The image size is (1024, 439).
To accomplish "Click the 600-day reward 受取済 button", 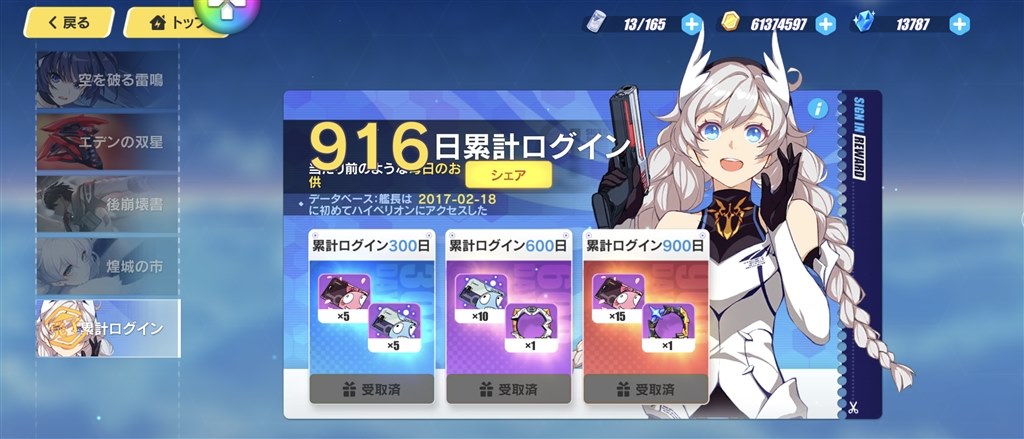I will [x=509, y=389].
